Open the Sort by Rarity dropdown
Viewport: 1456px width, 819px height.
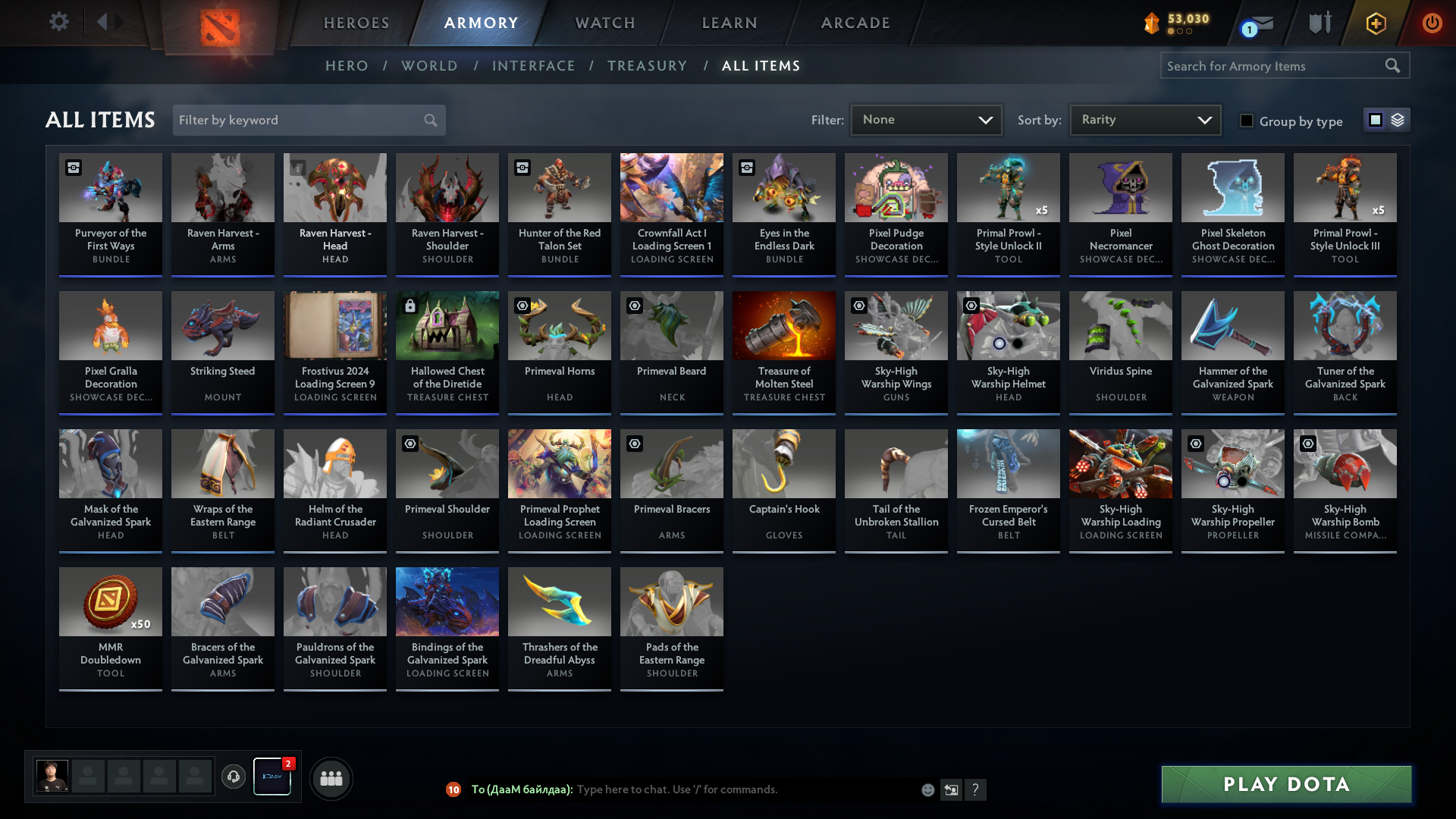pos(1144,119)
